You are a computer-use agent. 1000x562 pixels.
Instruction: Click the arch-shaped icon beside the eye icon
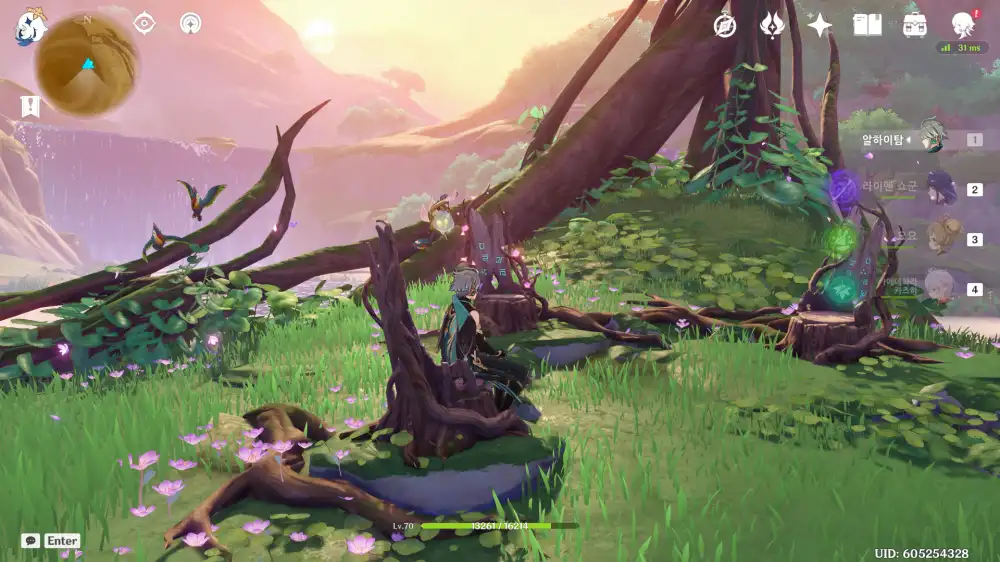pos(190,23)
